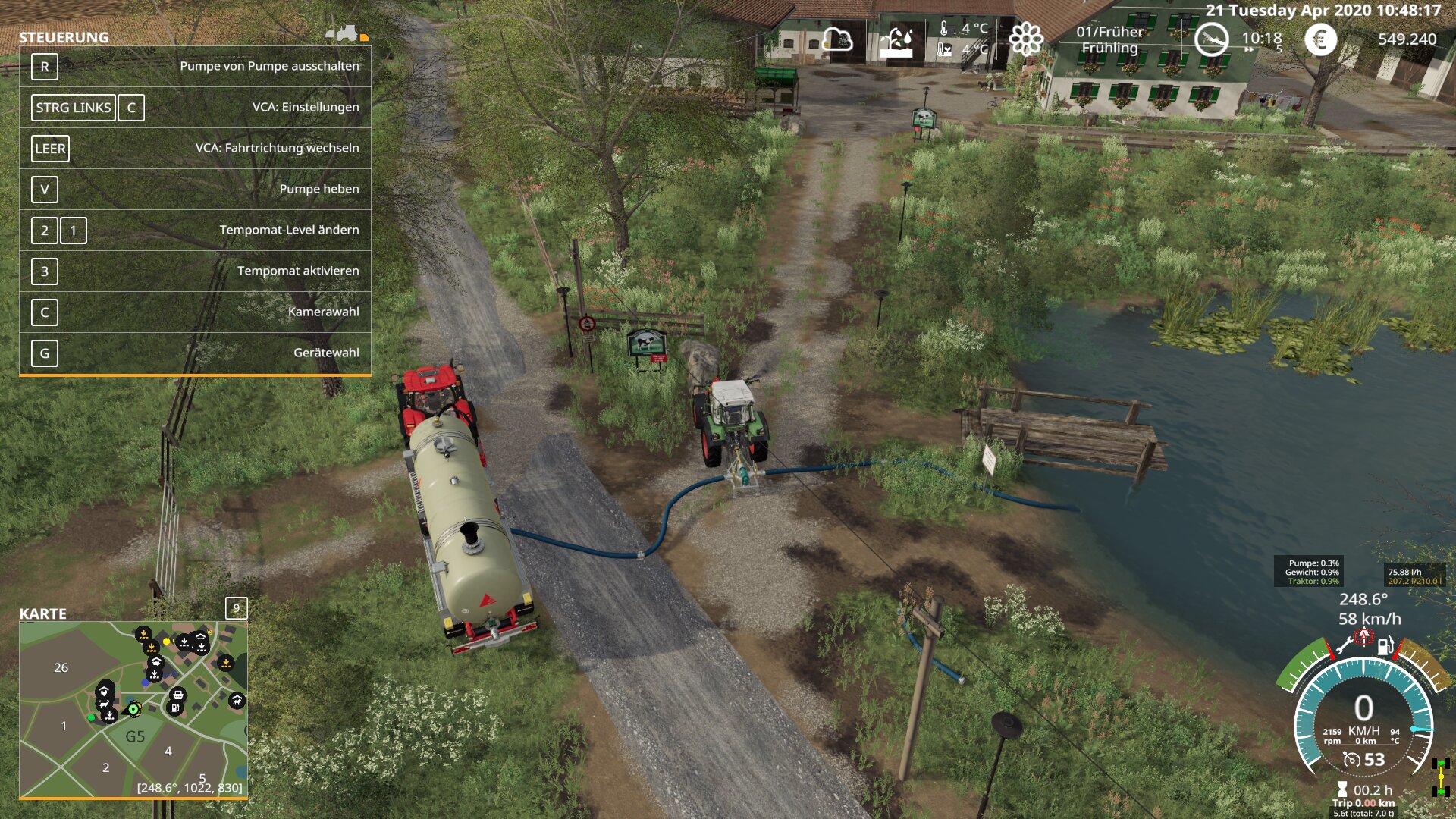Click the euro money icon

click(1320, 39)
